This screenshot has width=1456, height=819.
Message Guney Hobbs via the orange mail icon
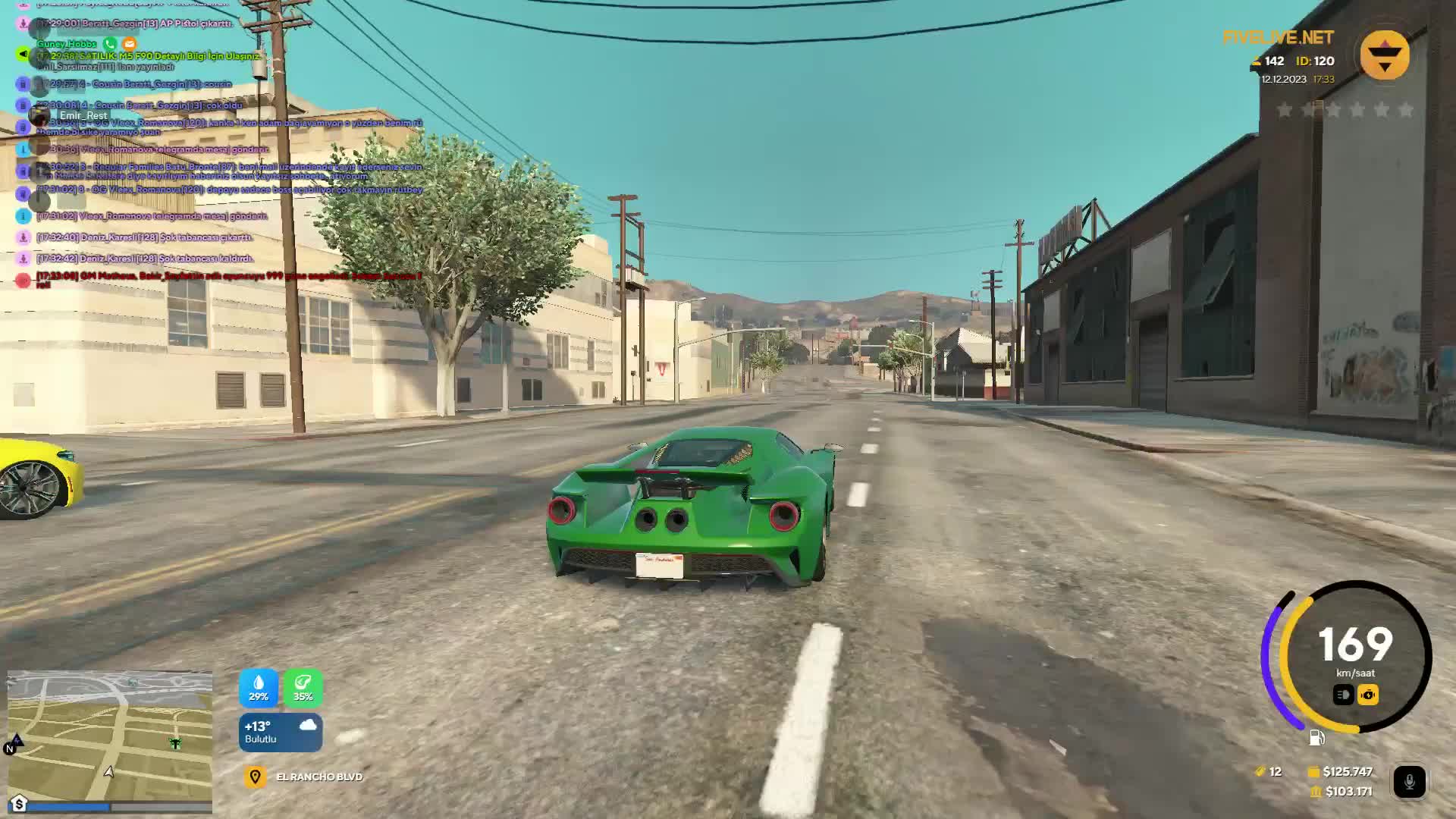coord(130,44)
